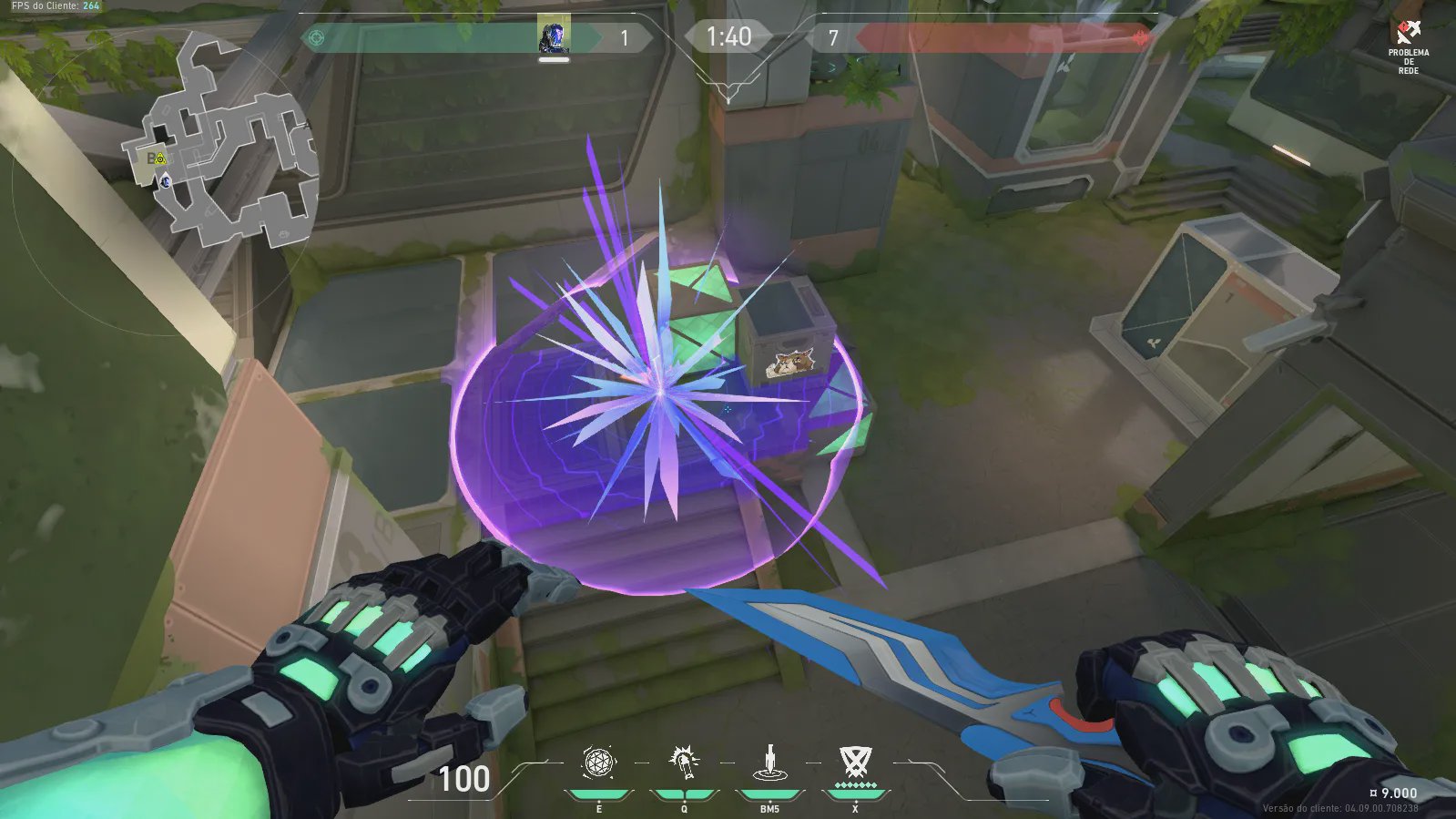Use the Shear ability icon
This screenshot has width=1456, height=819.
(x=684, y=763)
